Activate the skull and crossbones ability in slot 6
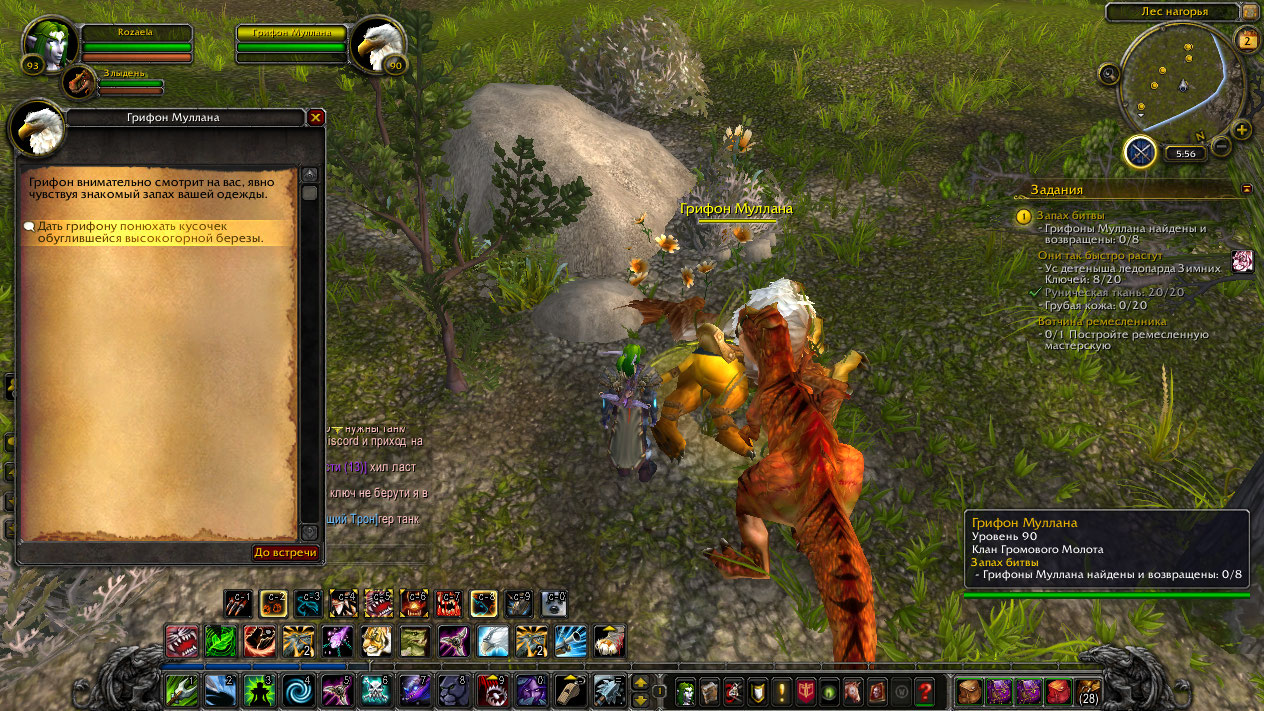 pyautogui.click(x=376, y=690)
